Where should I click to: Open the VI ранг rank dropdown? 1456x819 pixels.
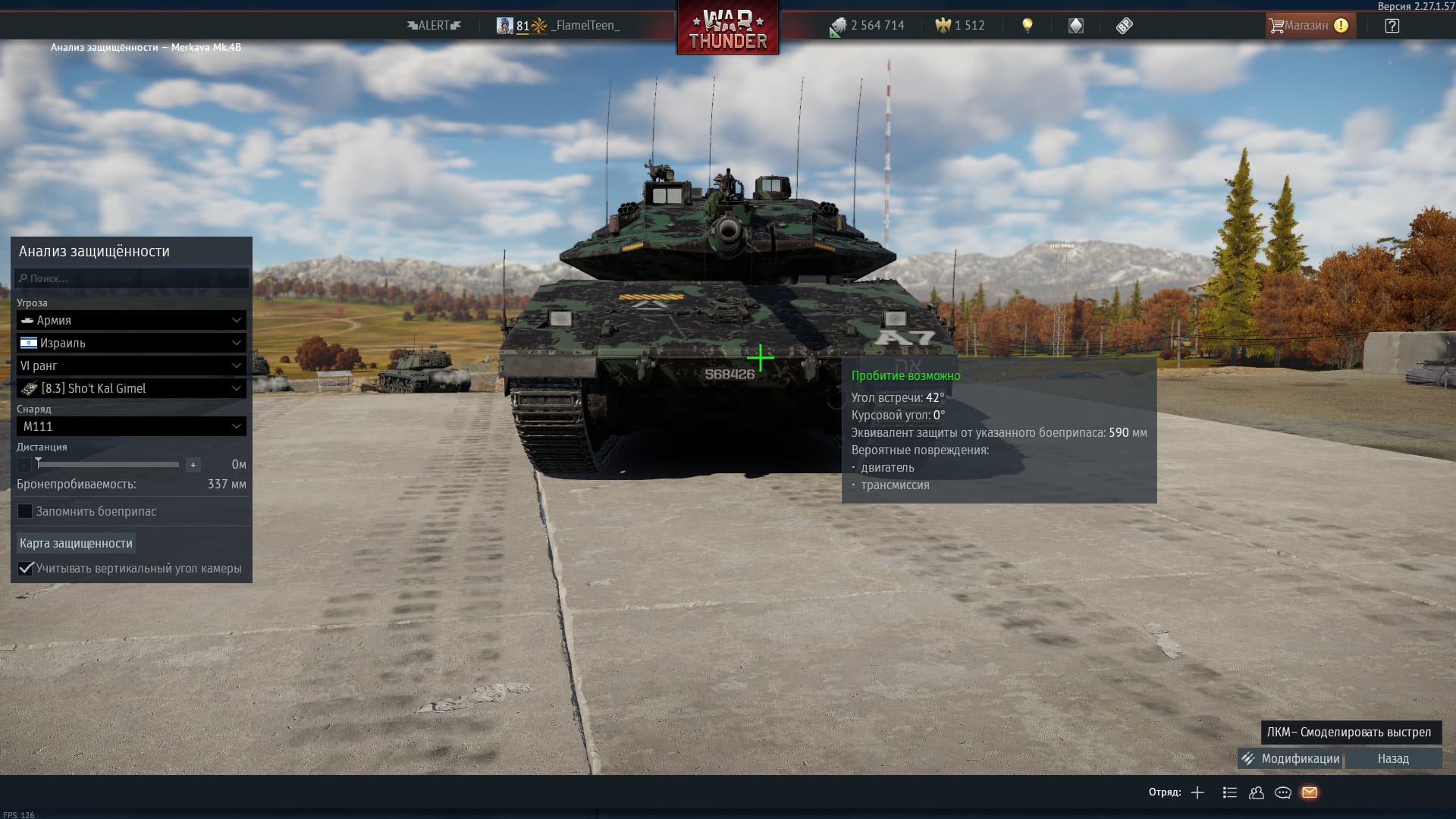[x=131, y=366]
